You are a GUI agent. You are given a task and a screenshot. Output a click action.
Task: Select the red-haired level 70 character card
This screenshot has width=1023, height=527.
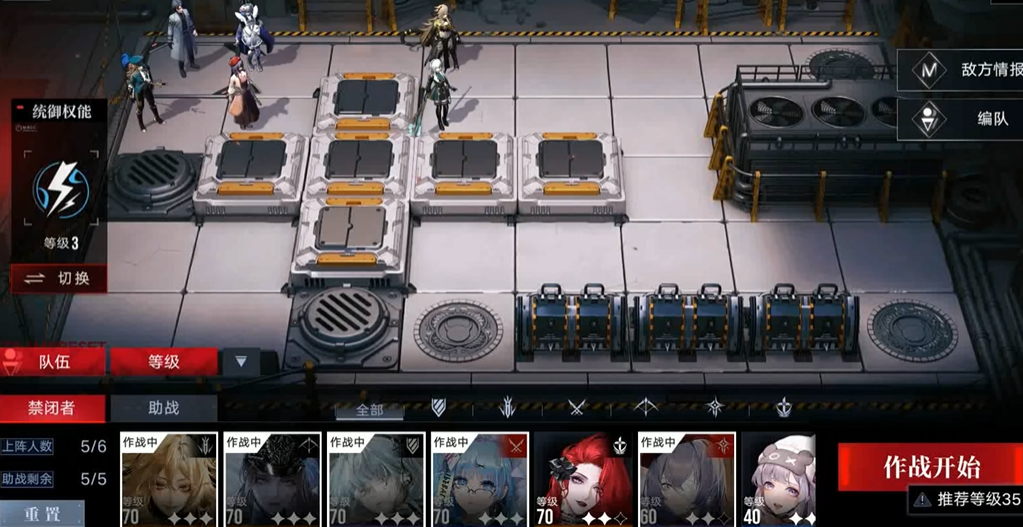coord(582,479)
